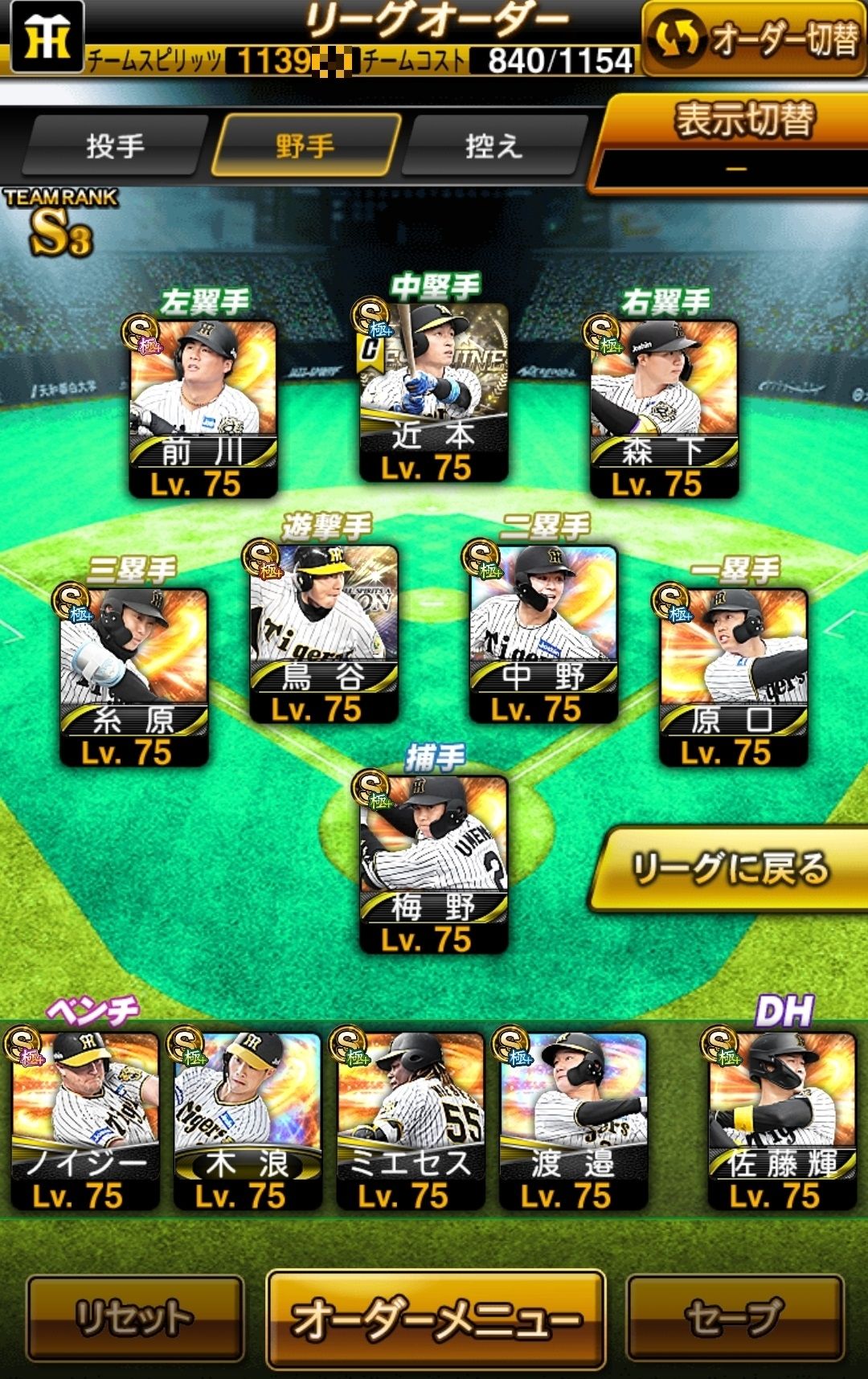
Task: Tap the オーダー切替 order switch button
Action: [x=754, y=39]
